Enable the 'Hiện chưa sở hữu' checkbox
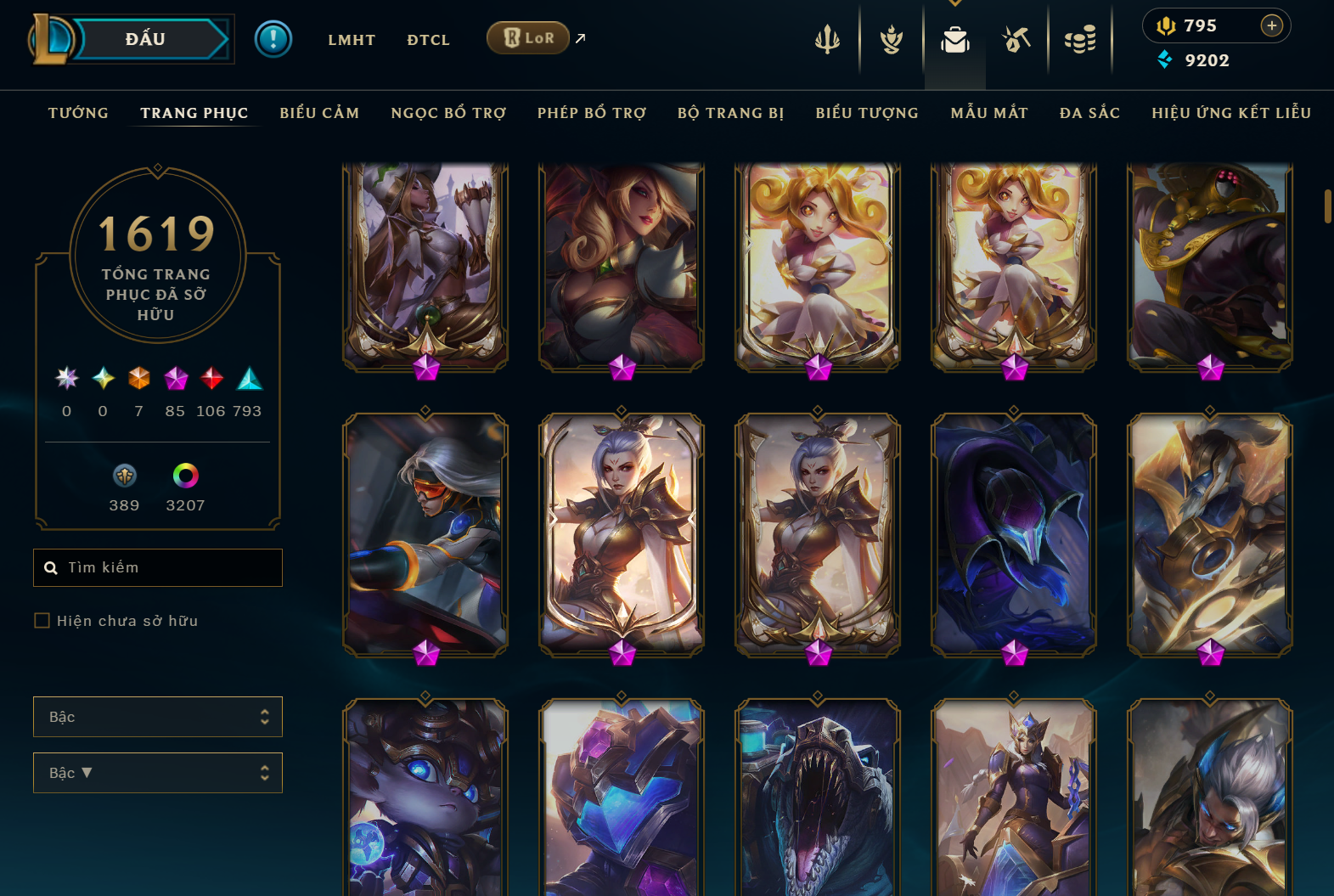Viewport: 1334px width, 896px height. click(42, 621)
